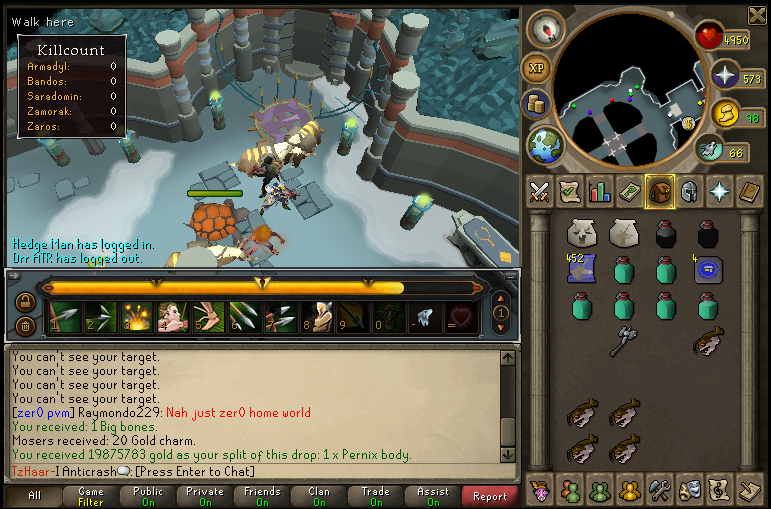The height and width of the screenshot is (509, 771).
Task: Toggle the XP counter button
Action: [535, 67]
